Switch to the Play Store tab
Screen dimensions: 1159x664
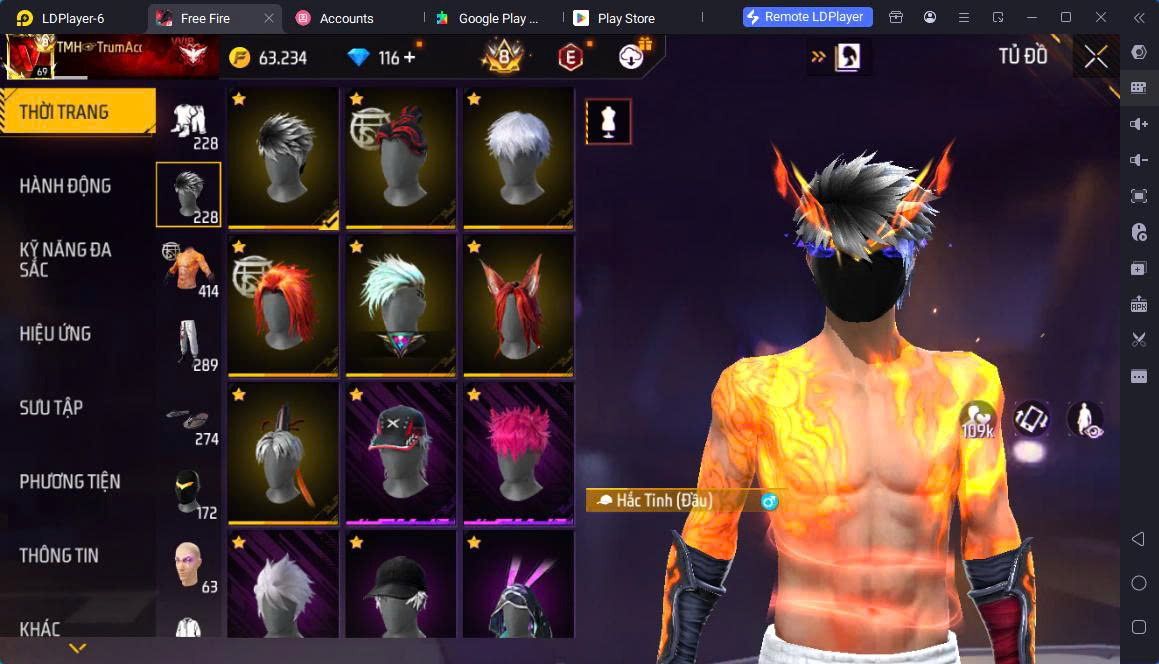coord(622,18)
